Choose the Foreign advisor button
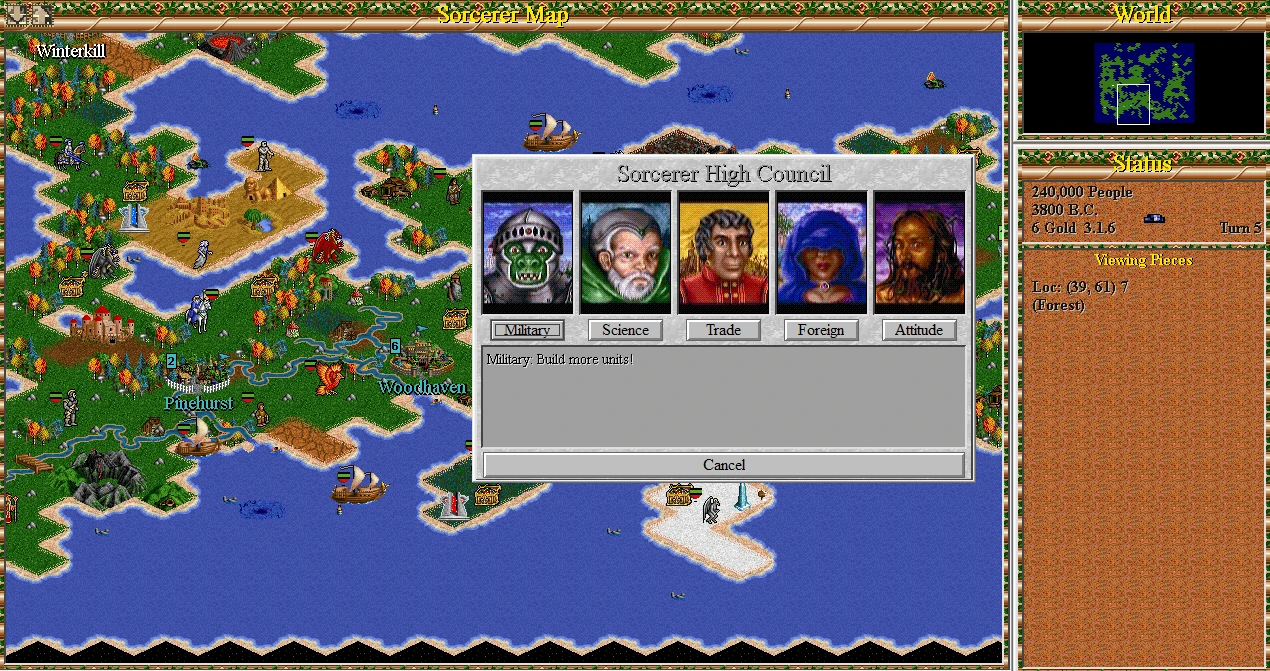Screen dimensions: 1270x671 click(821, 330)
